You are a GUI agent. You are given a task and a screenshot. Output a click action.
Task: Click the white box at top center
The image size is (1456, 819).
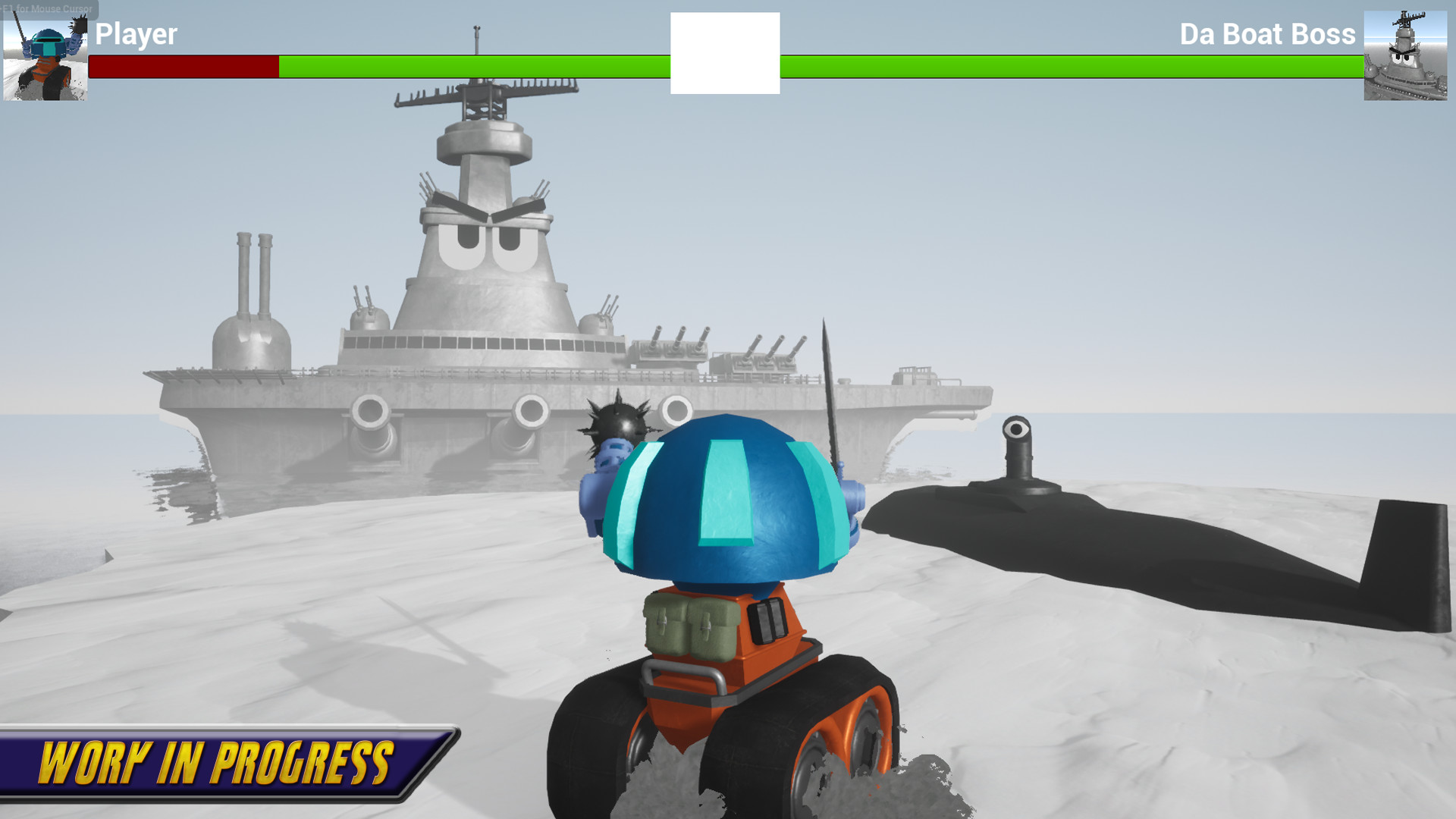724,52
